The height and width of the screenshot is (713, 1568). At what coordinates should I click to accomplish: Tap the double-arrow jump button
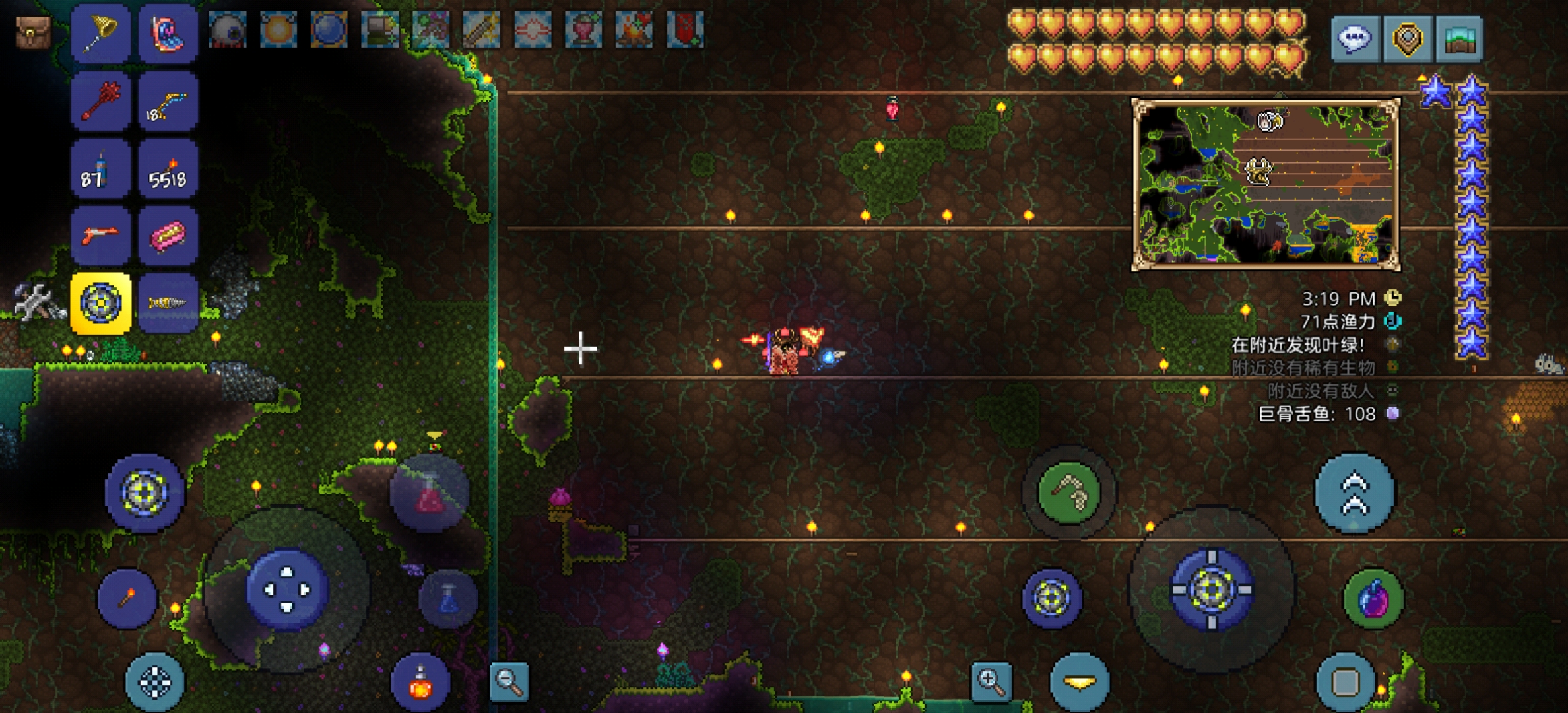coord(1354,493)
